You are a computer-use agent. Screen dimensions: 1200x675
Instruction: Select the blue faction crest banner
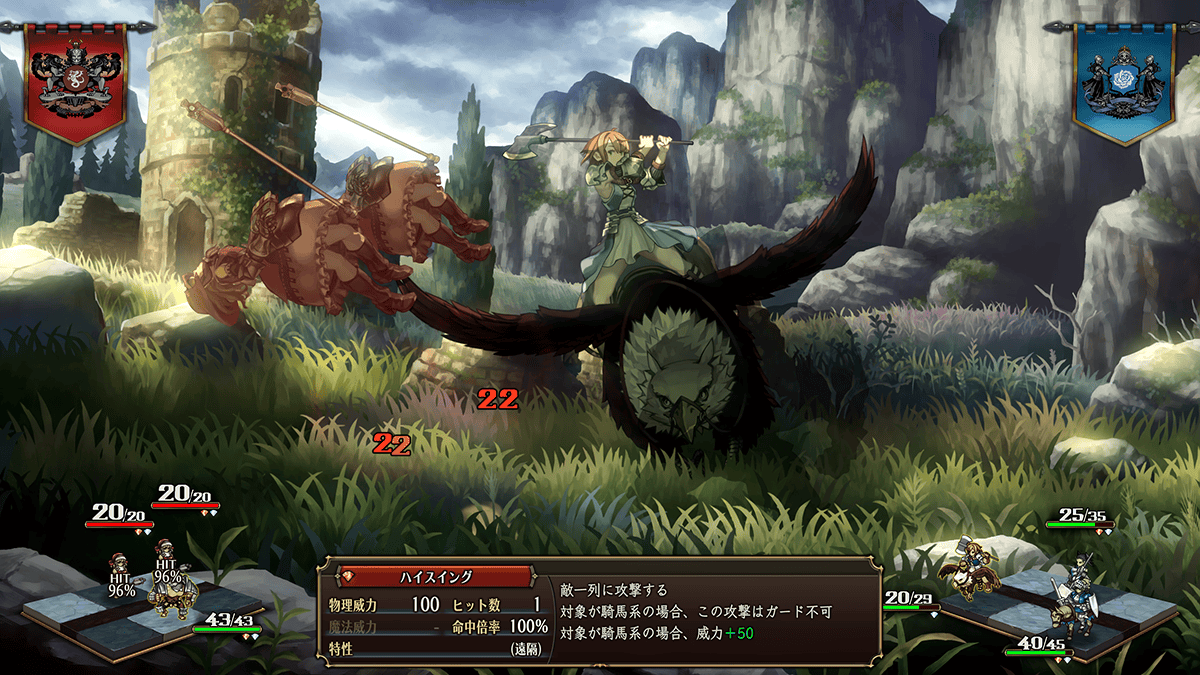(1122, 80)
